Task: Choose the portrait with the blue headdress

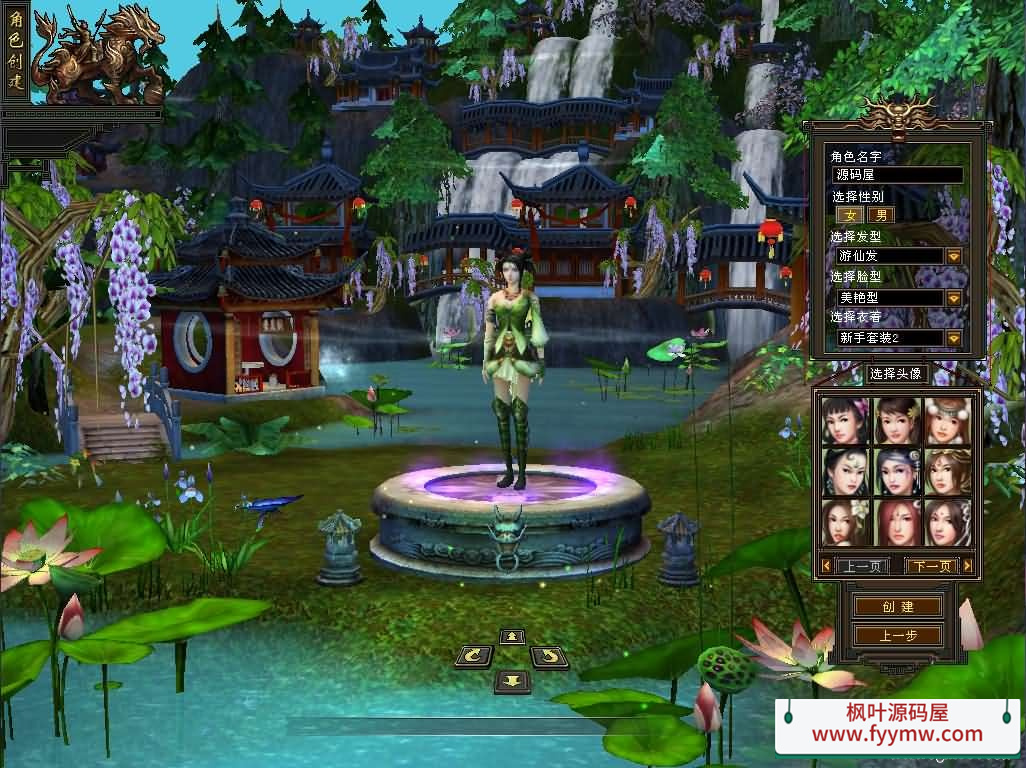Action: pyautogui.click(x=896, y=471)
